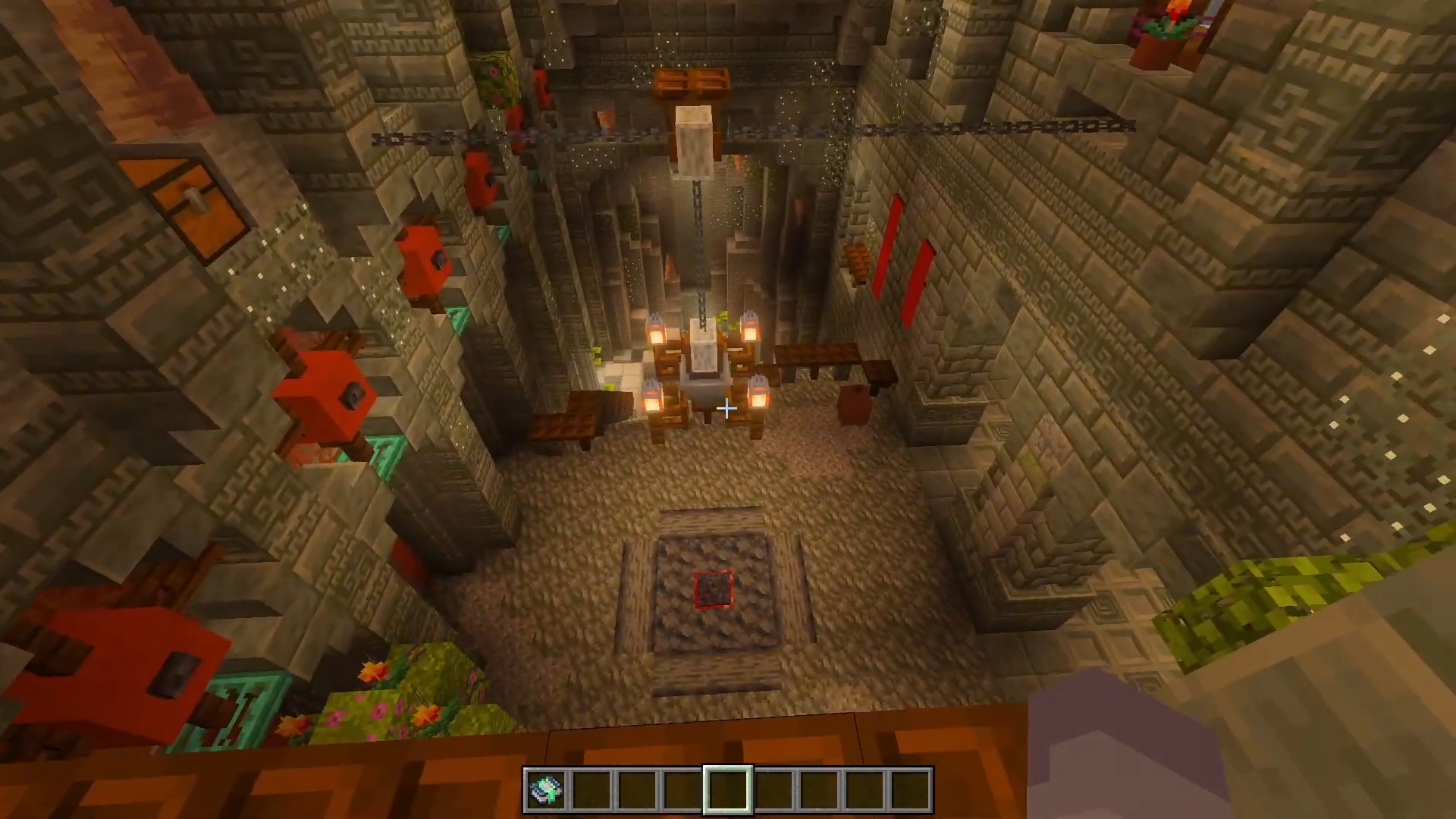The width and height of the screenshot is (1456, 819).
Task: Click the highlighted empty hotbar slot
Action: point(728,790)
